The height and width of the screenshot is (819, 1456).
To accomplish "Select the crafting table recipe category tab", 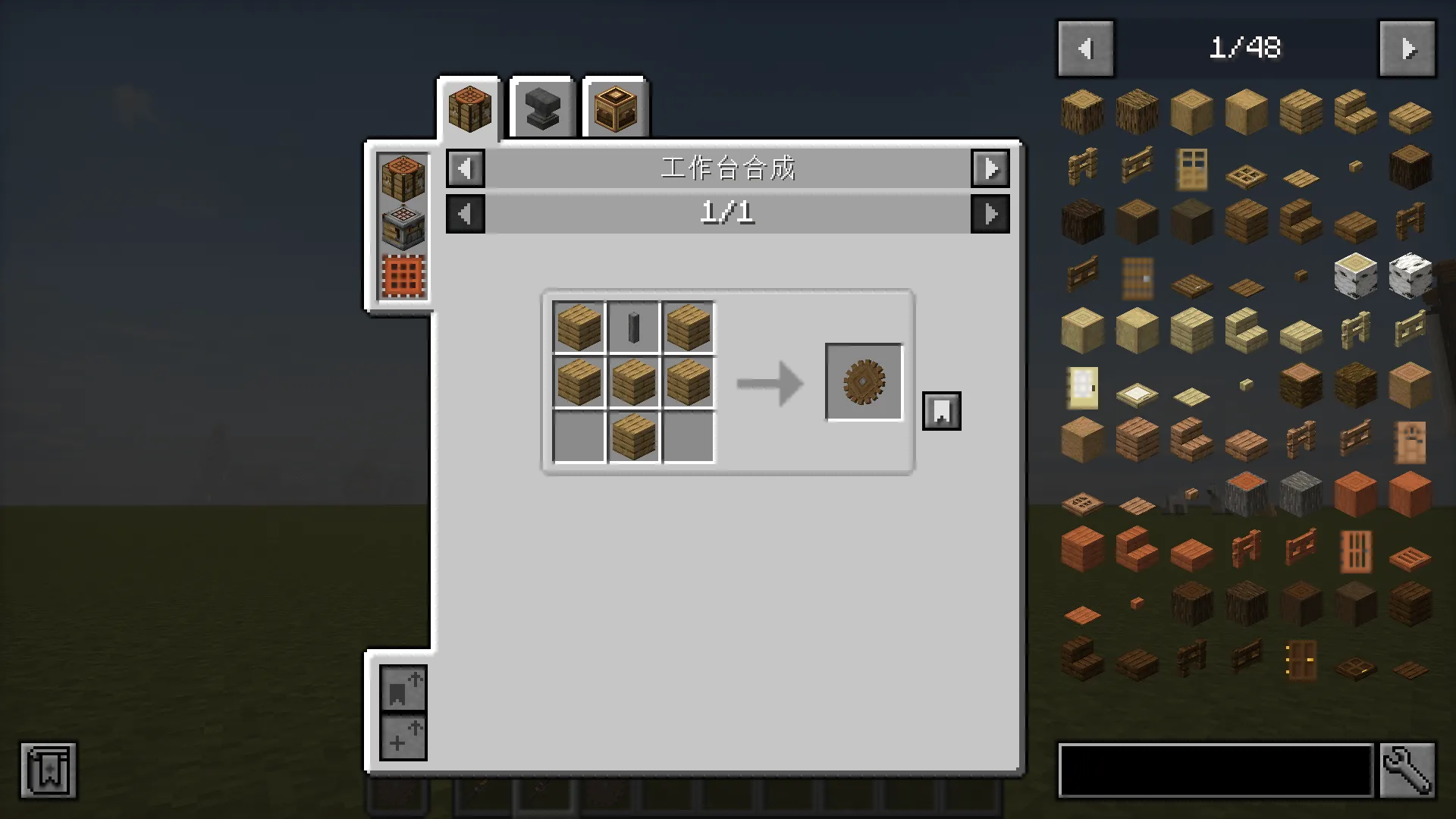I will (x=469, y=108).
